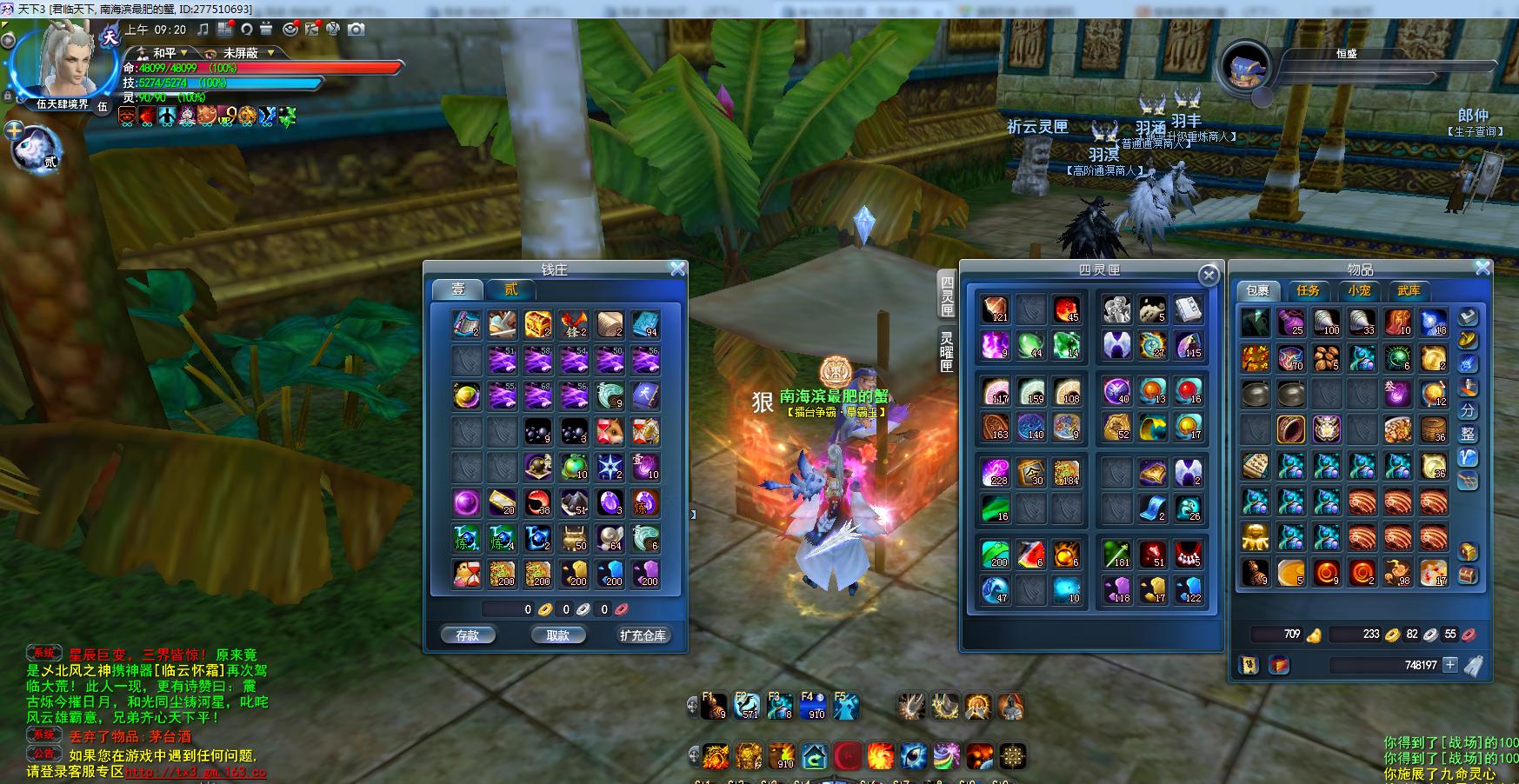Select the 四灵匣 side tab
Screen dimensions: 1519x784
point(947,296)
